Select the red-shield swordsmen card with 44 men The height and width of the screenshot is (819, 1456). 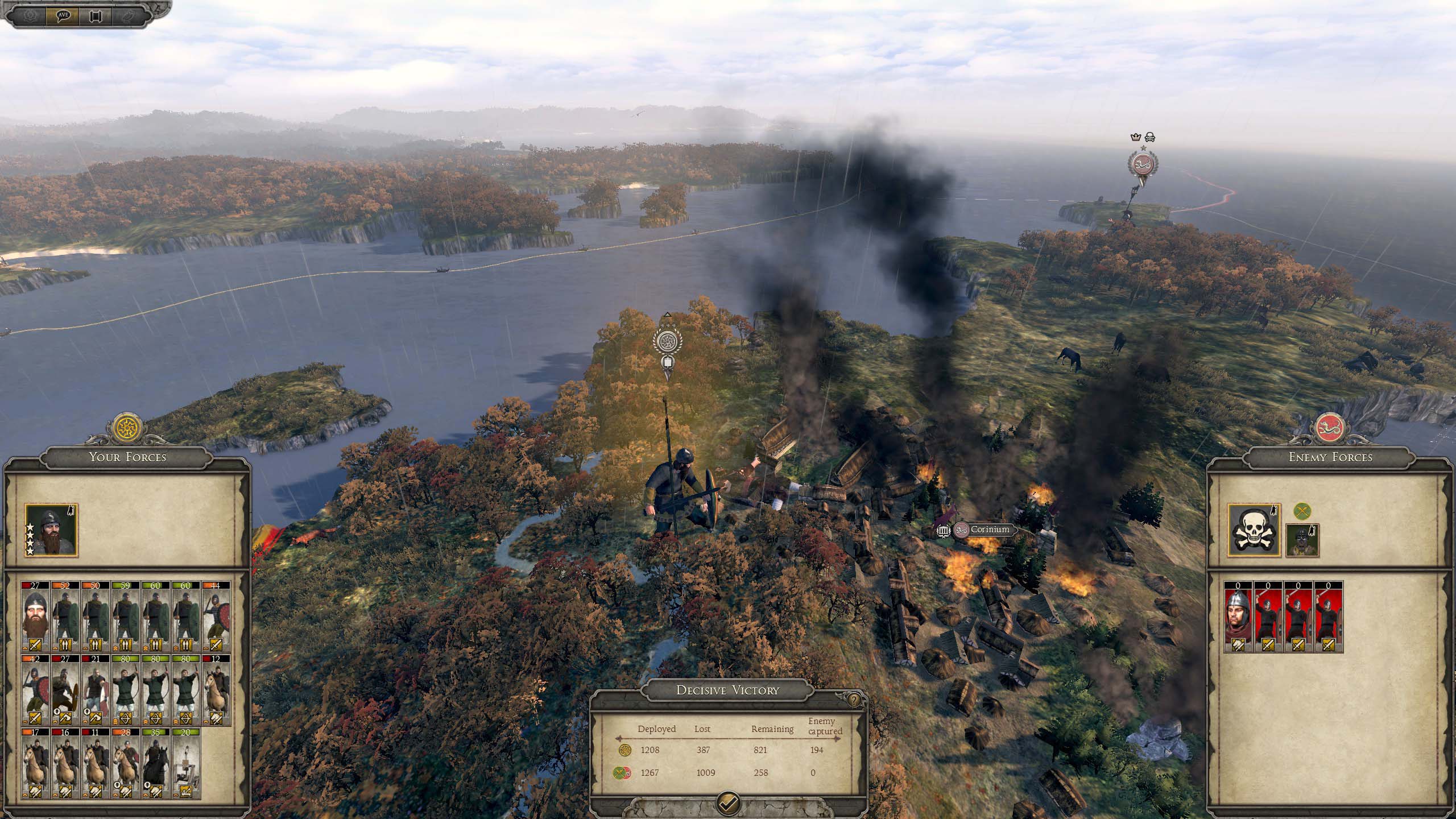216,617
